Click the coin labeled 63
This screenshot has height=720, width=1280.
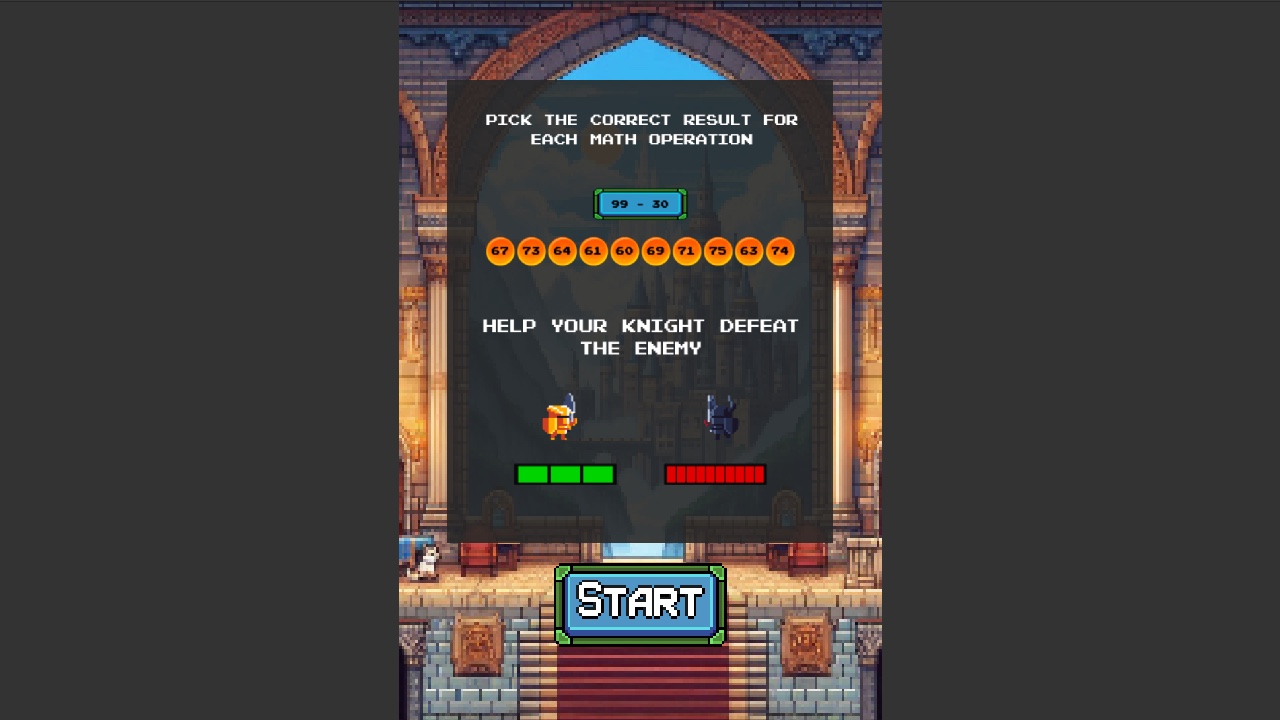click(749, 251)
